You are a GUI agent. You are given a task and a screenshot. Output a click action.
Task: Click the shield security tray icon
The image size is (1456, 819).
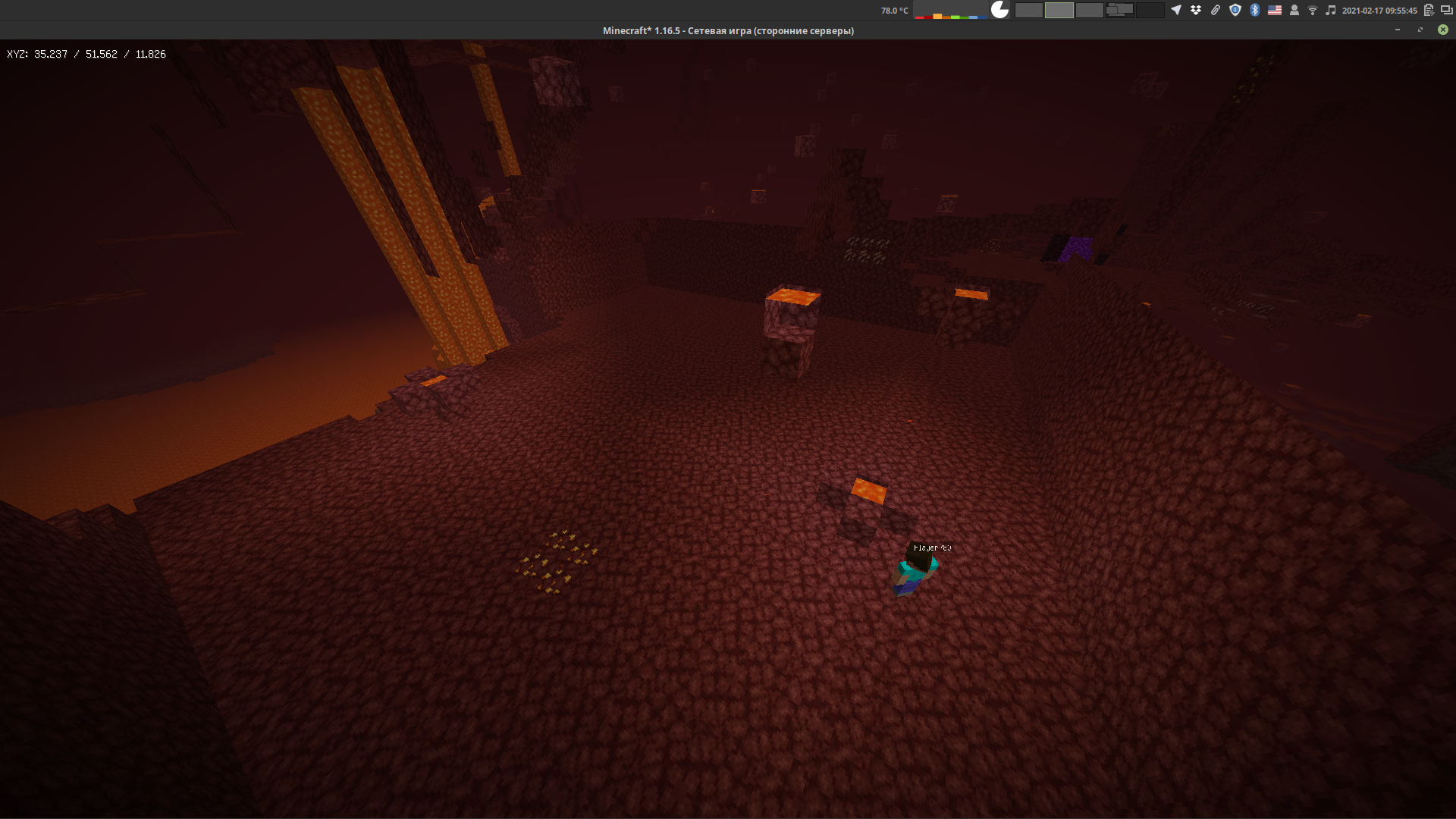1235,10
